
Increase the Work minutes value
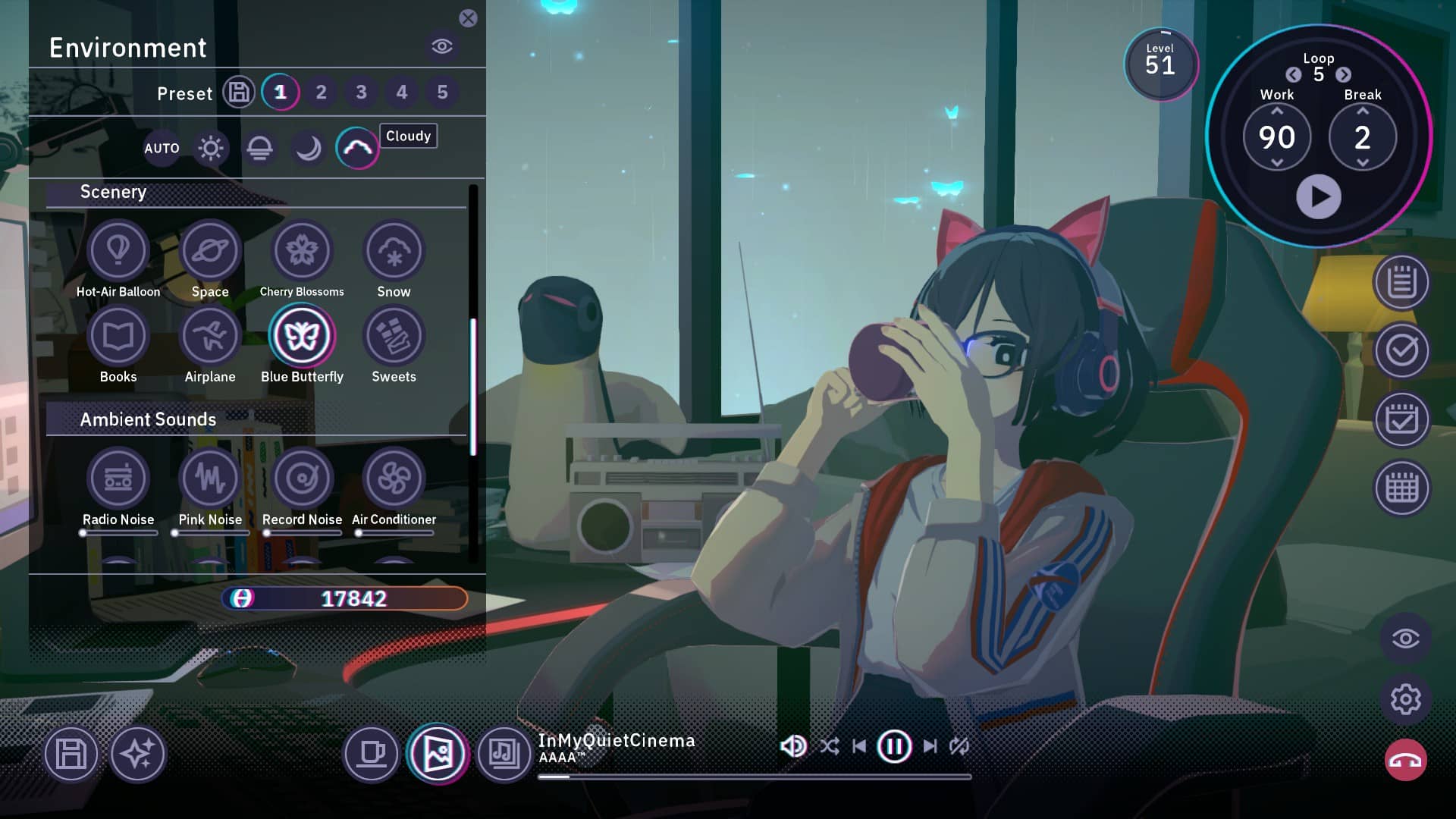tap(1277, 111)
